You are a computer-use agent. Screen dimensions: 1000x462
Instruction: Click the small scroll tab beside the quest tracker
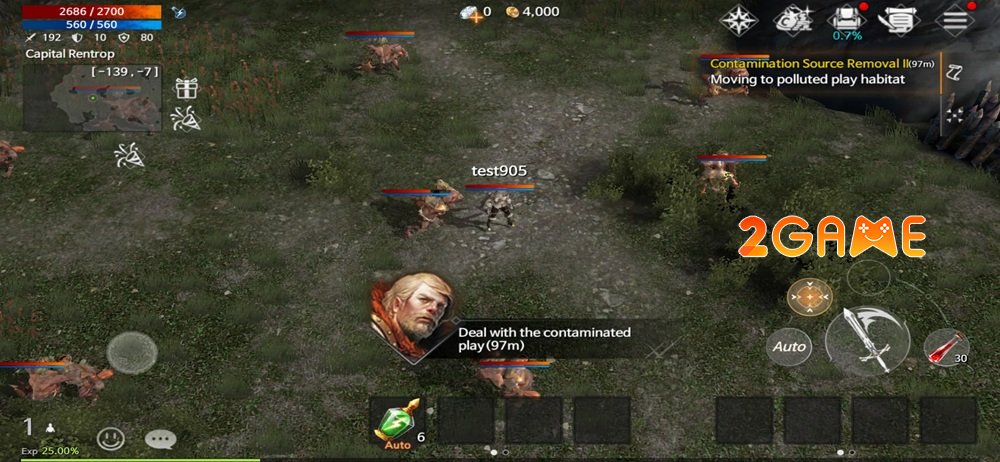click(955, 71)
